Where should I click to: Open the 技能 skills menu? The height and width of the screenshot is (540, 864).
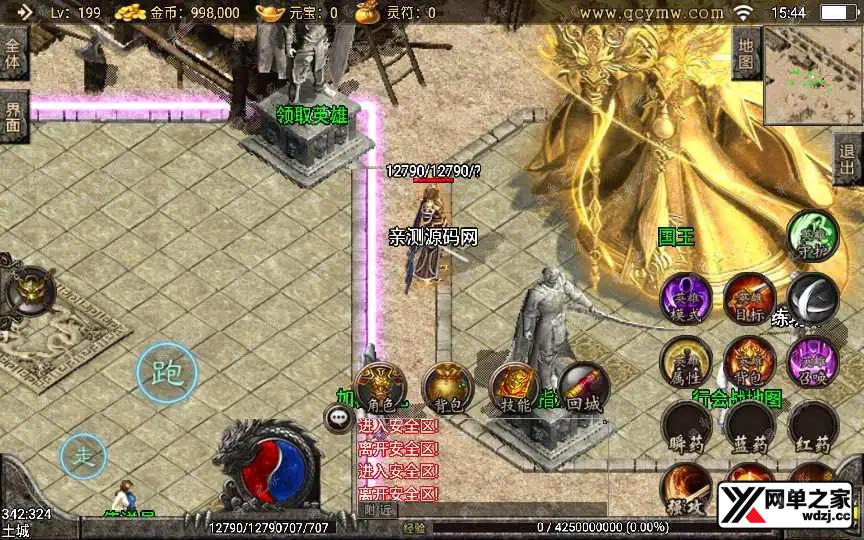click(x=514, y=388)
